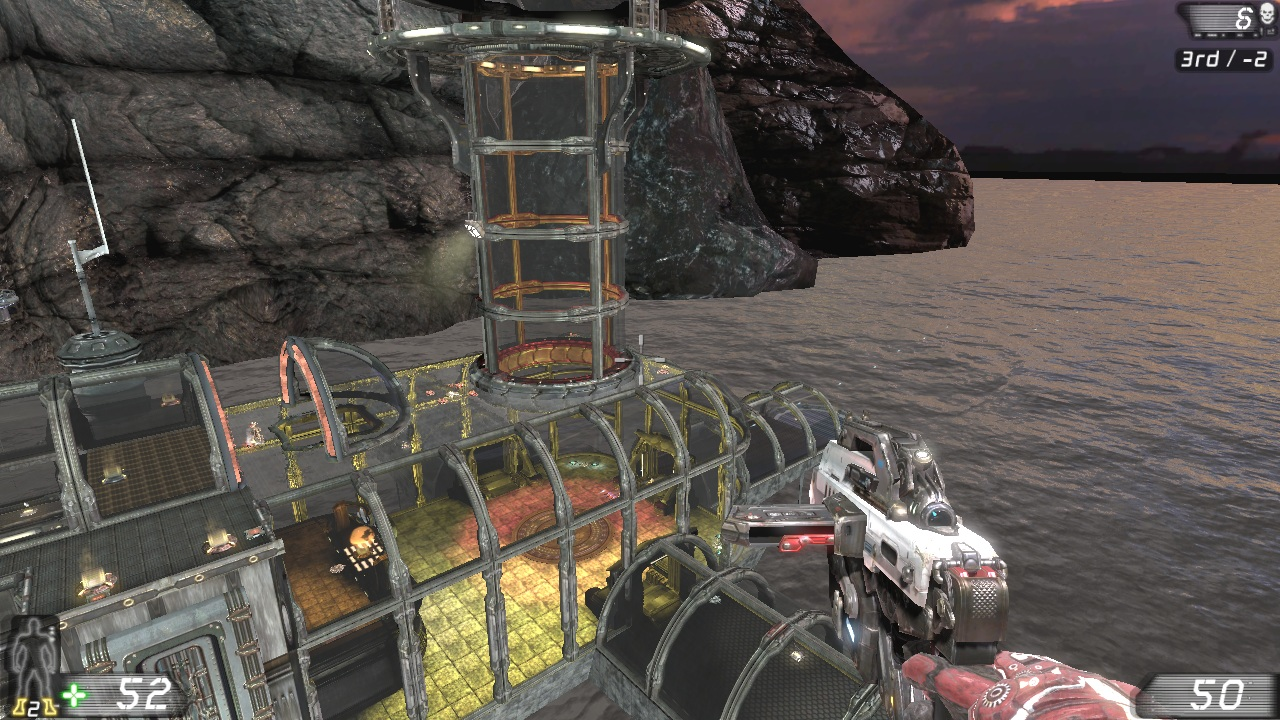
Task: Click the yellow boot icon left of number 2
Action: (18, 706)
